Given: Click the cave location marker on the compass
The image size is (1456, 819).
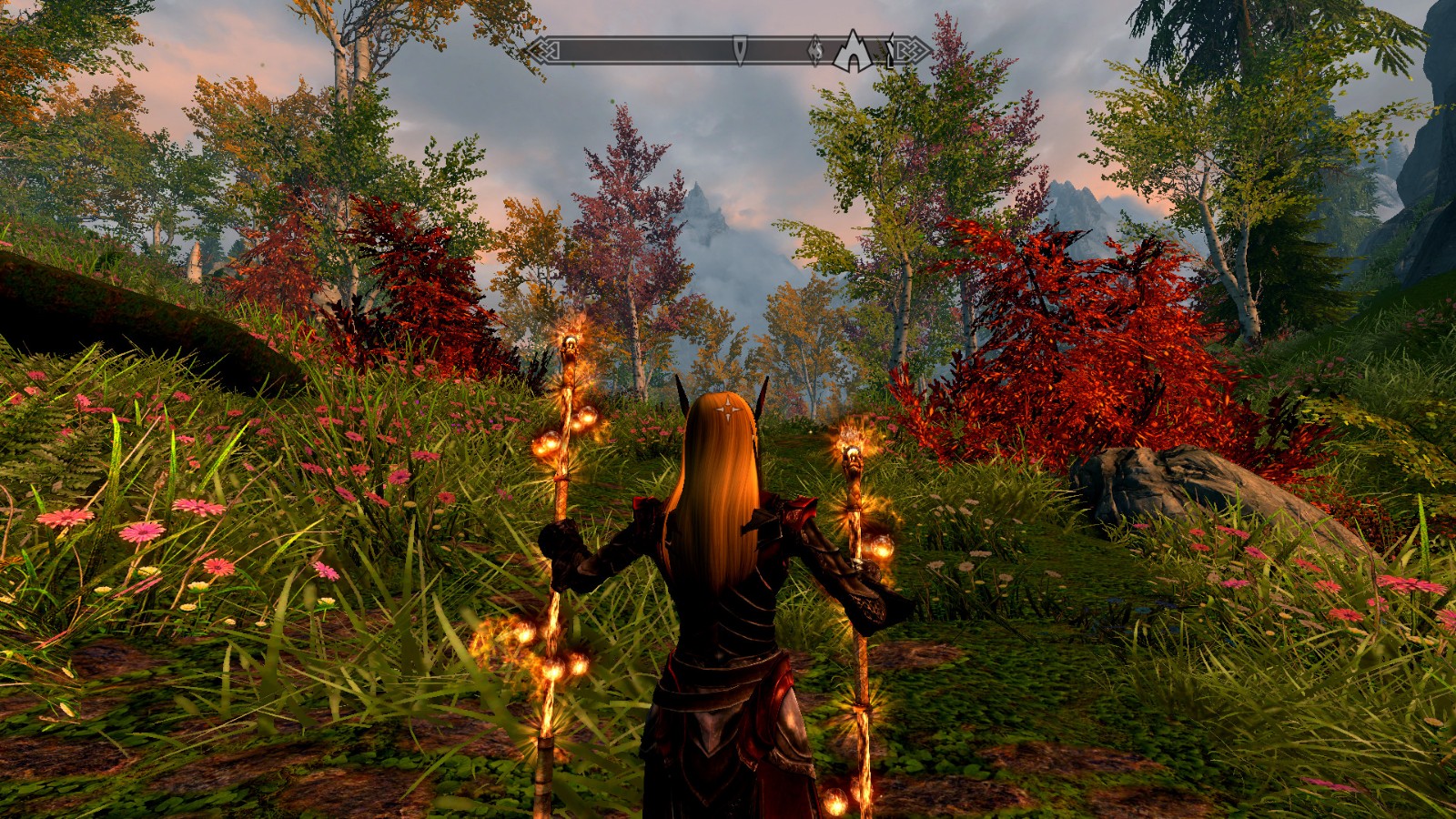Looking at the screenshot, I should [x=853, y=52].
